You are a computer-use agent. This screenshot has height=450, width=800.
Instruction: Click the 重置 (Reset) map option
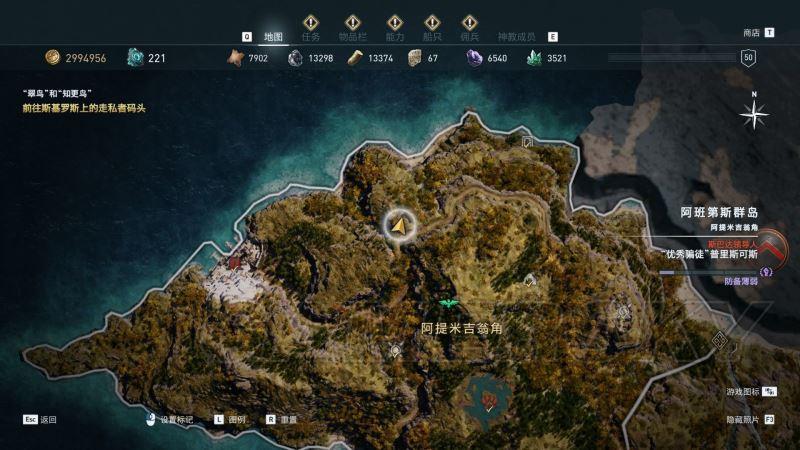click(x=289, y=420)
